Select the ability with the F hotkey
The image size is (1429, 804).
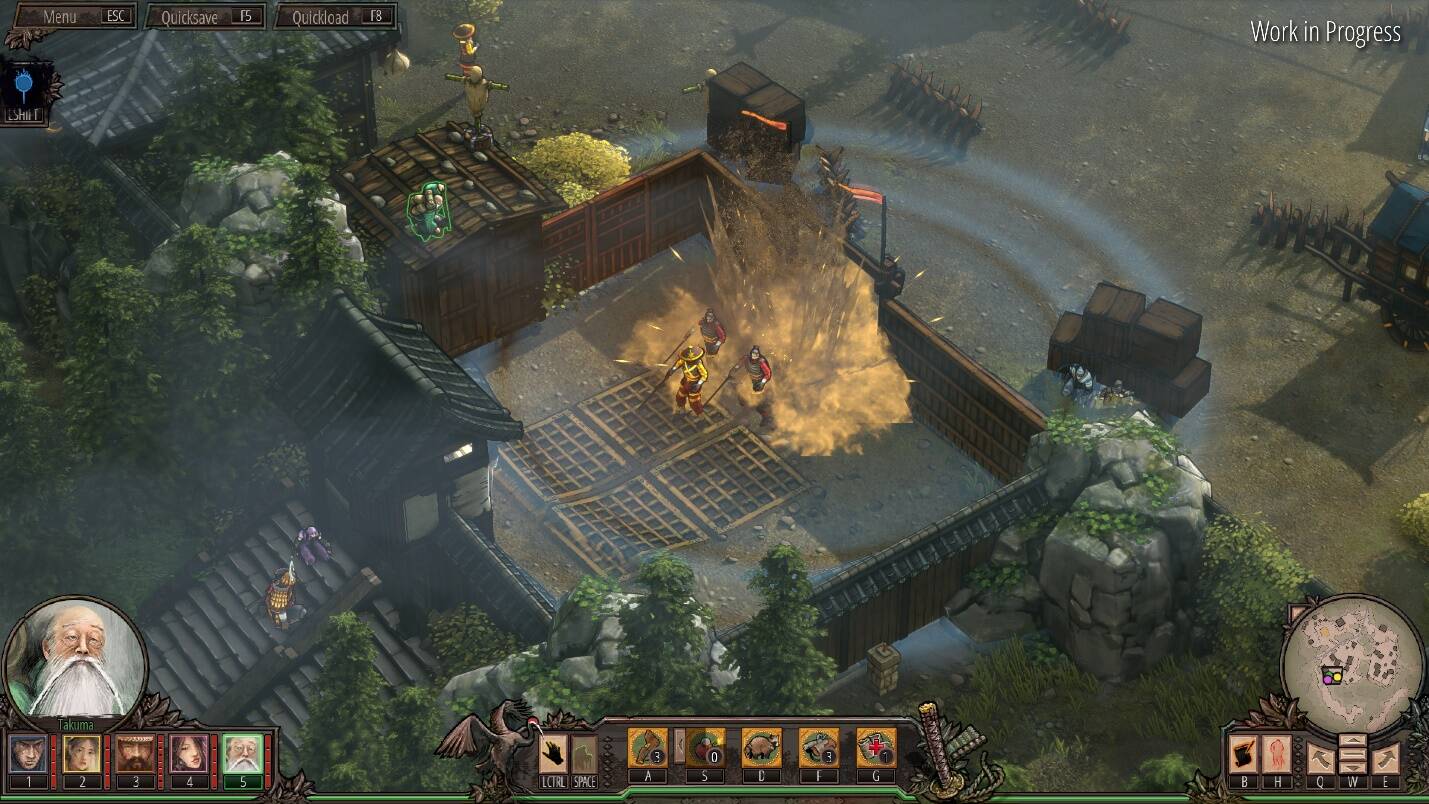[818, 748]
